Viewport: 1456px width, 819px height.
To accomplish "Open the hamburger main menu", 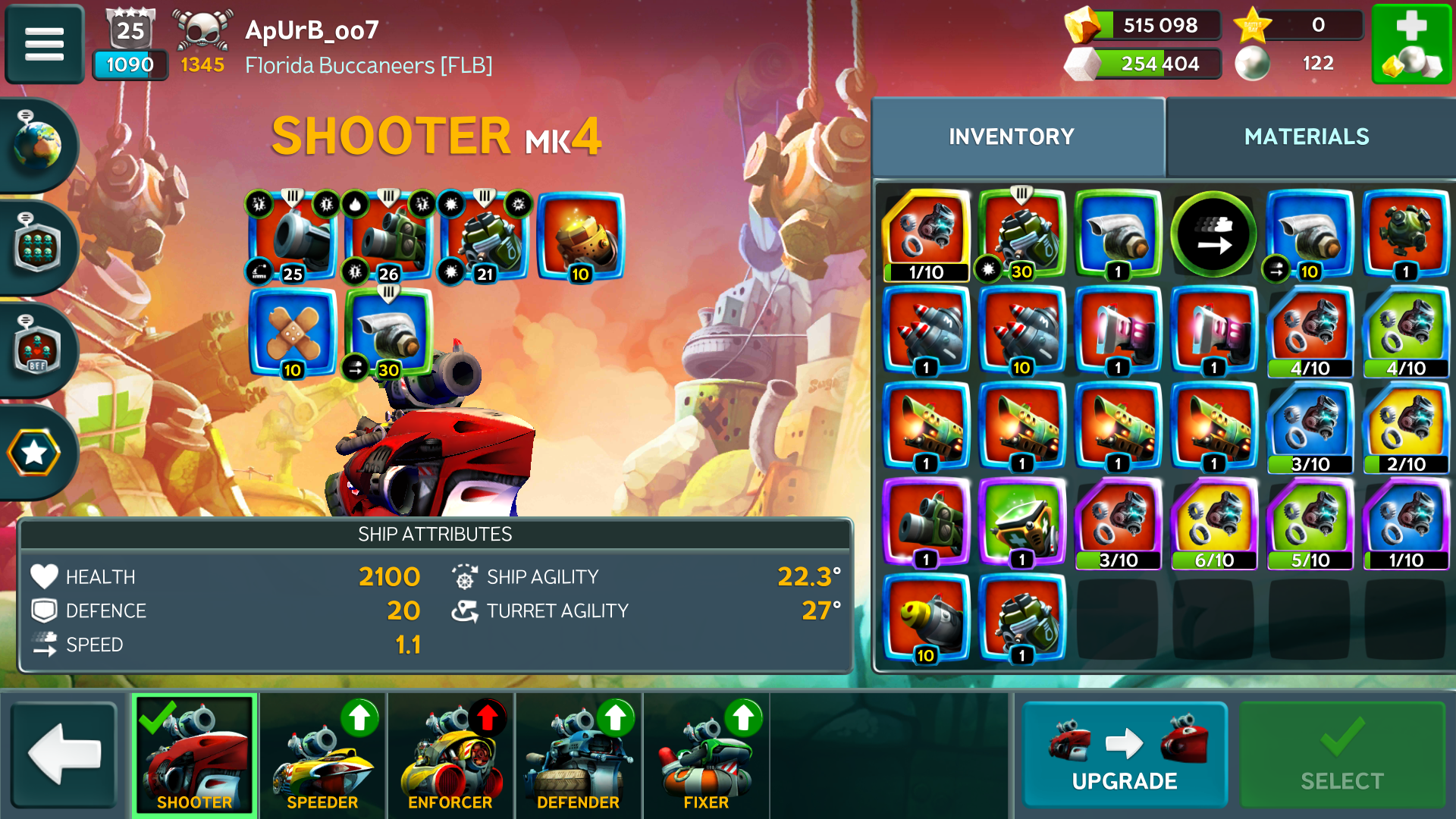I will coord(44,43).
